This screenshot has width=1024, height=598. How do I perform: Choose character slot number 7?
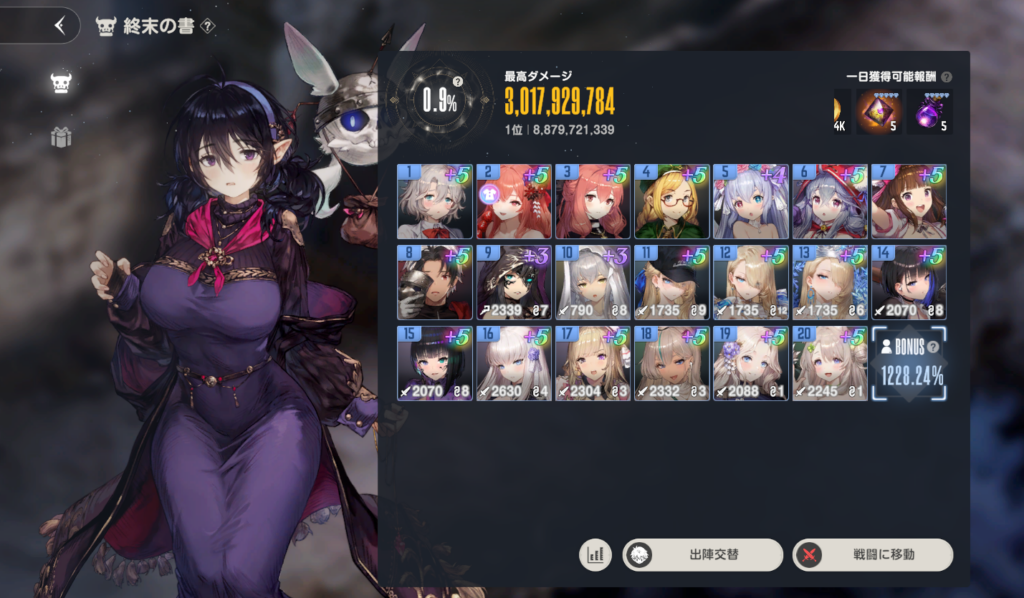tap(908, 202)
